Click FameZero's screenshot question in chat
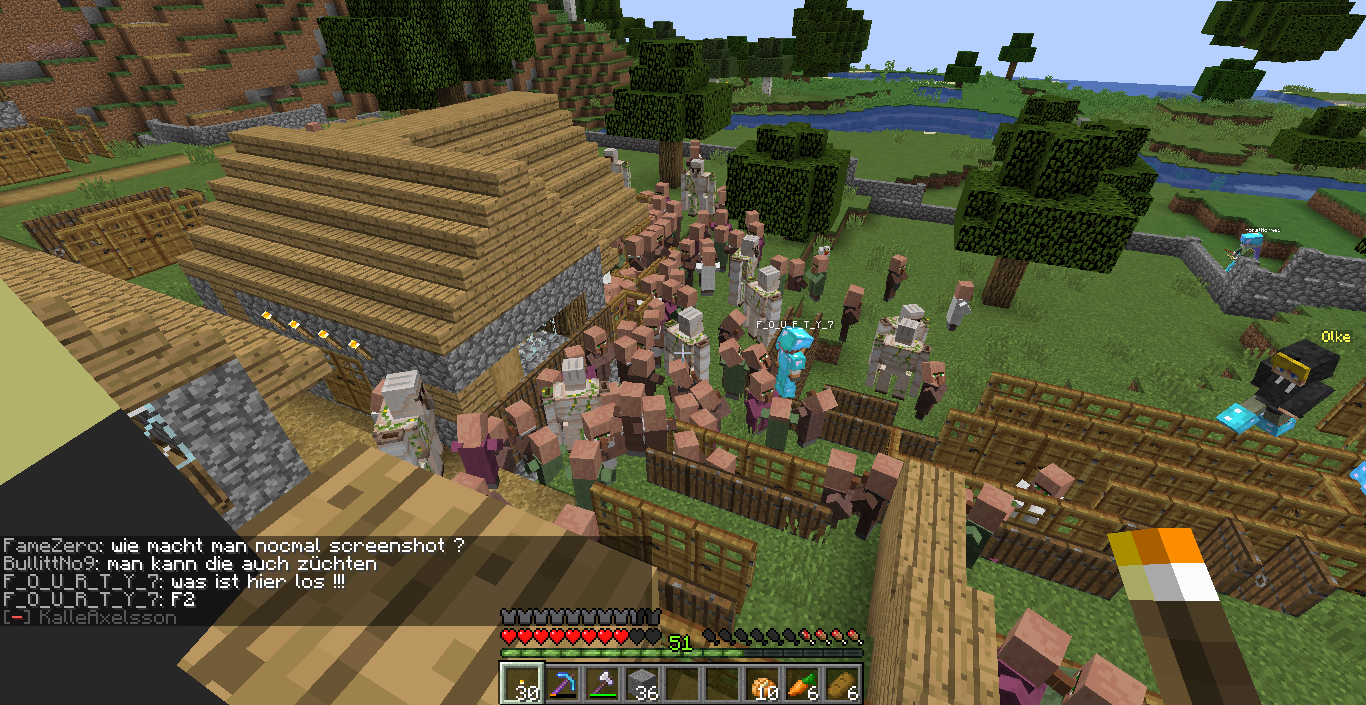This screenshot has width=1366, height=705. point(233,546)
